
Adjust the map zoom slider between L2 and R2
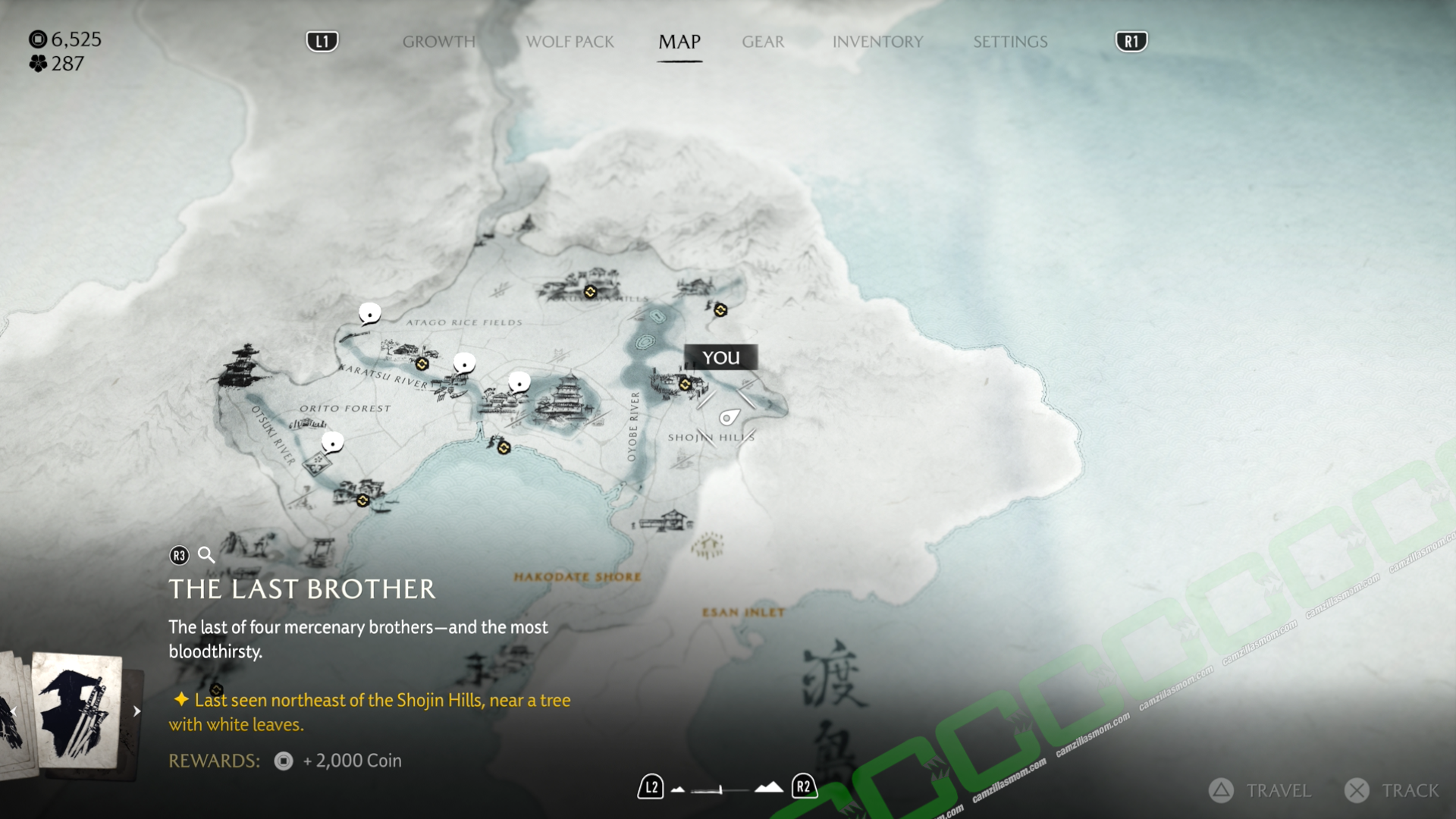pyautogui.click(x=722, y=789)
